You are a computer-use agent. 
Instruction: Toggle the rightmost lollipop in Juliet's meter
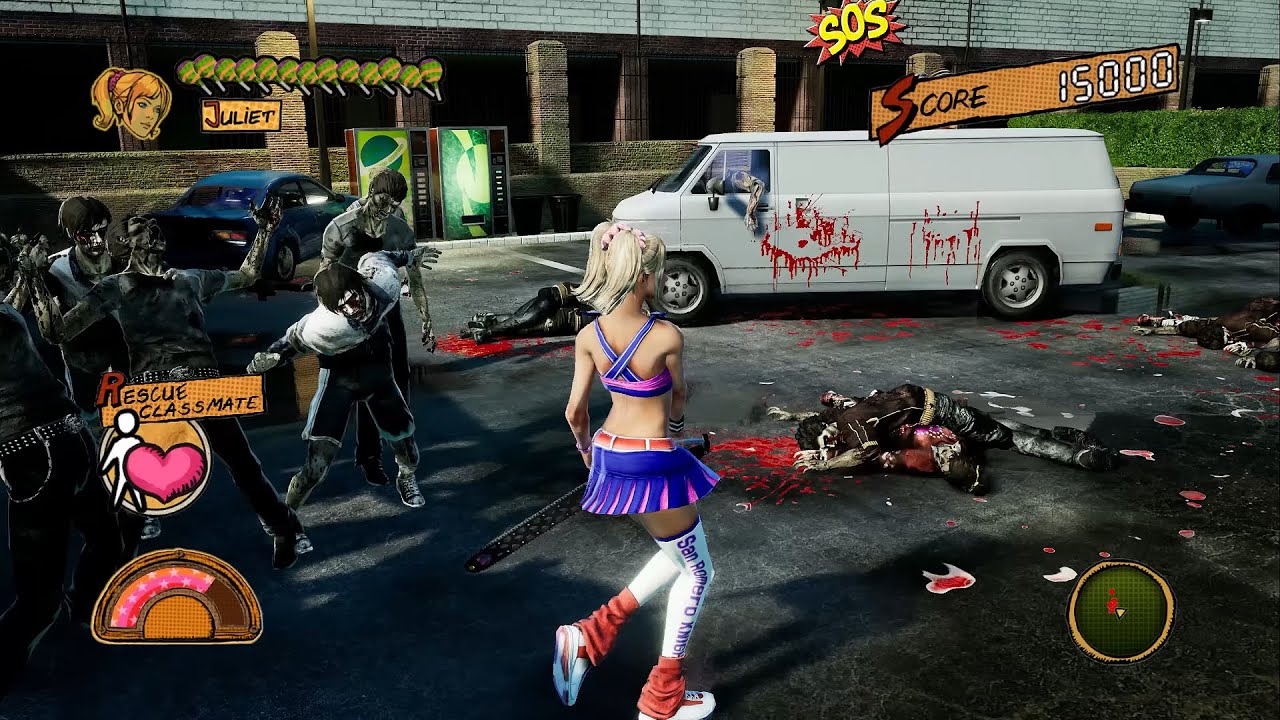pyautogui.click(x=430, y=75)
